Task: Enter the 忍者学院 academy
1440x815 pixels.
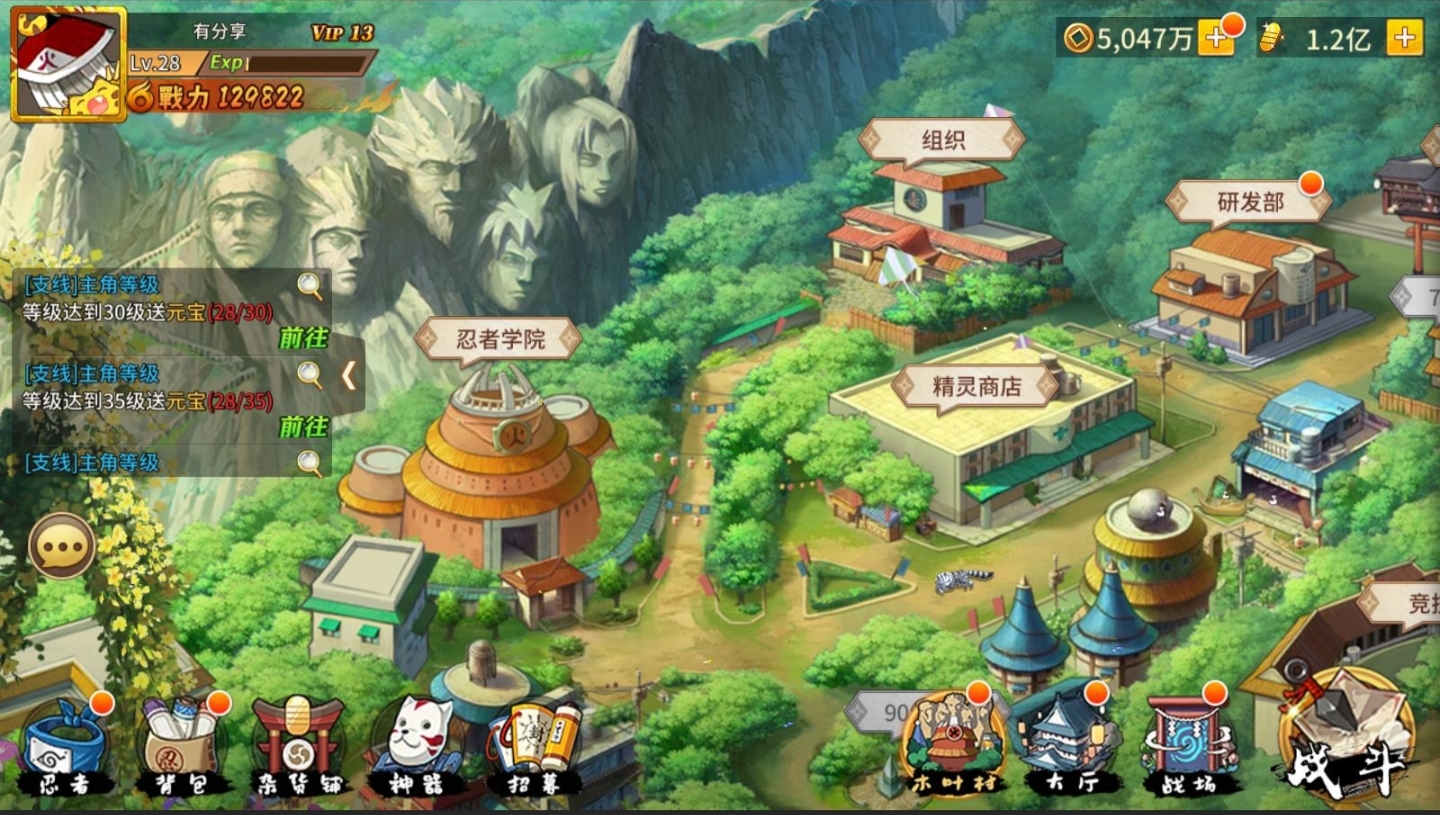Action: point(500,340)
